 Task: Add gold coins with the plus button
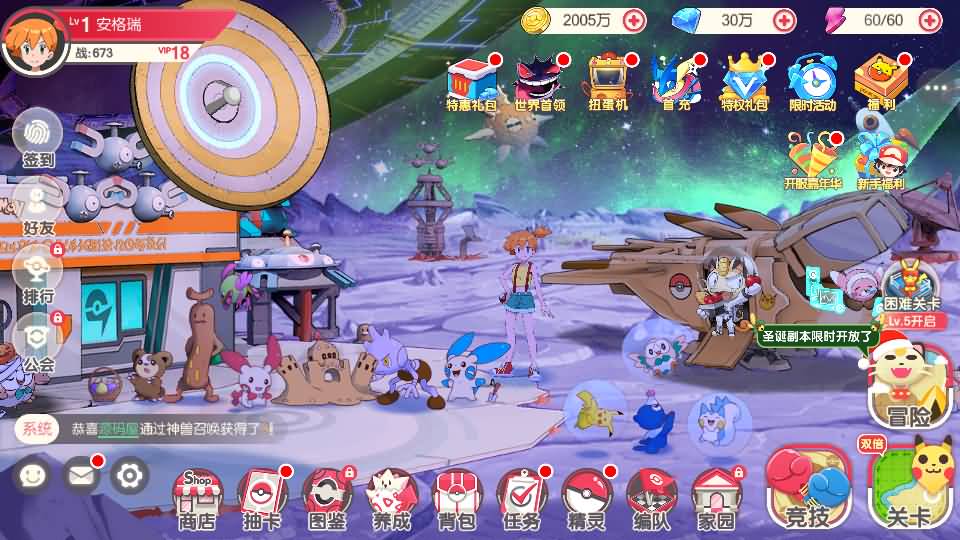click(x=634, y=19)
